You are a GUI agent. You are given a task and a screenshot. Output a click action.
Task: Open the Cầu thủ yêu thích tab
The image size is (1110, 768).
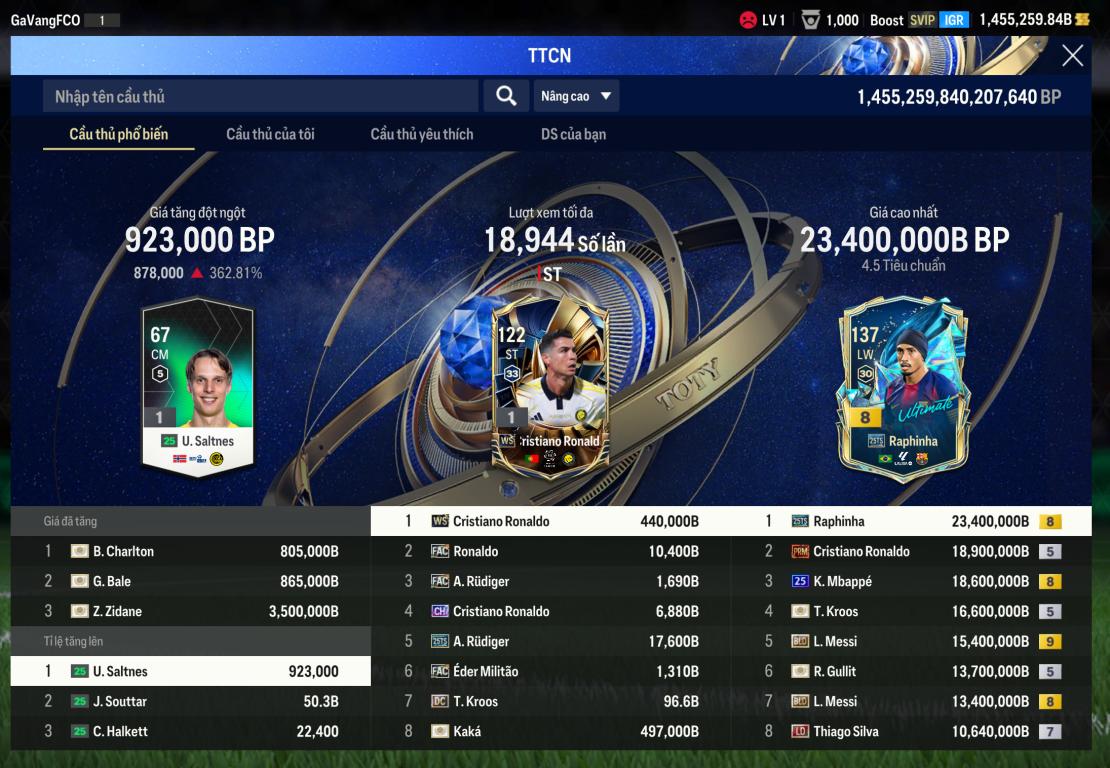pyautogui.click(x=422, y=134)
